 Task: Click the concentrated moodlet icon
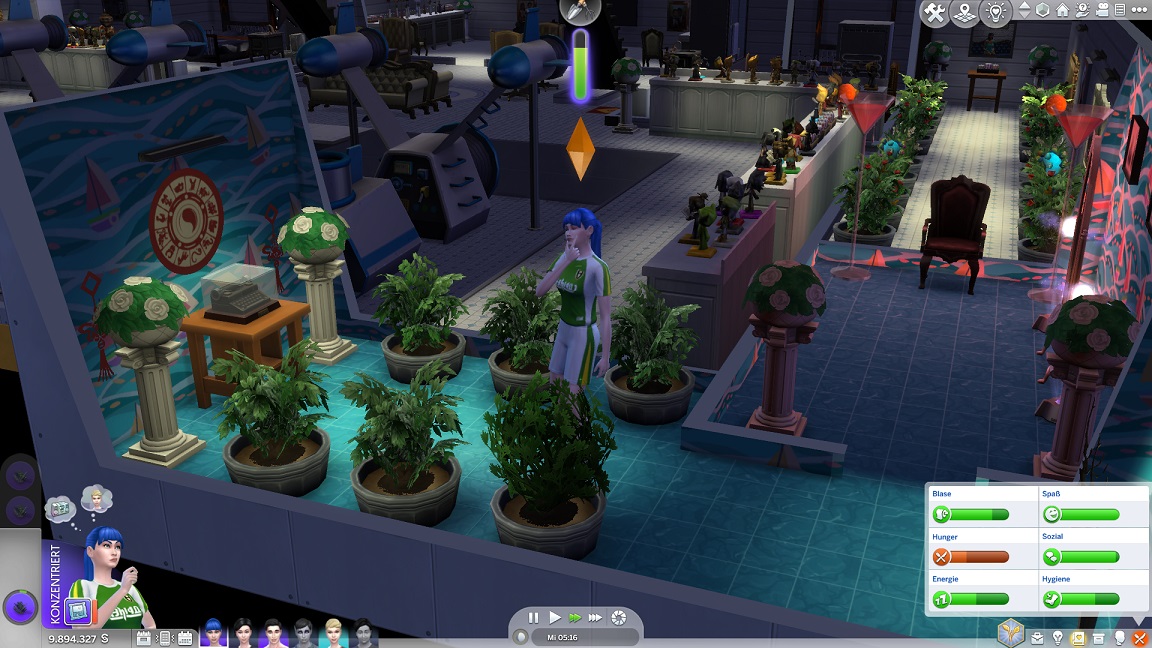pos(79,610)
